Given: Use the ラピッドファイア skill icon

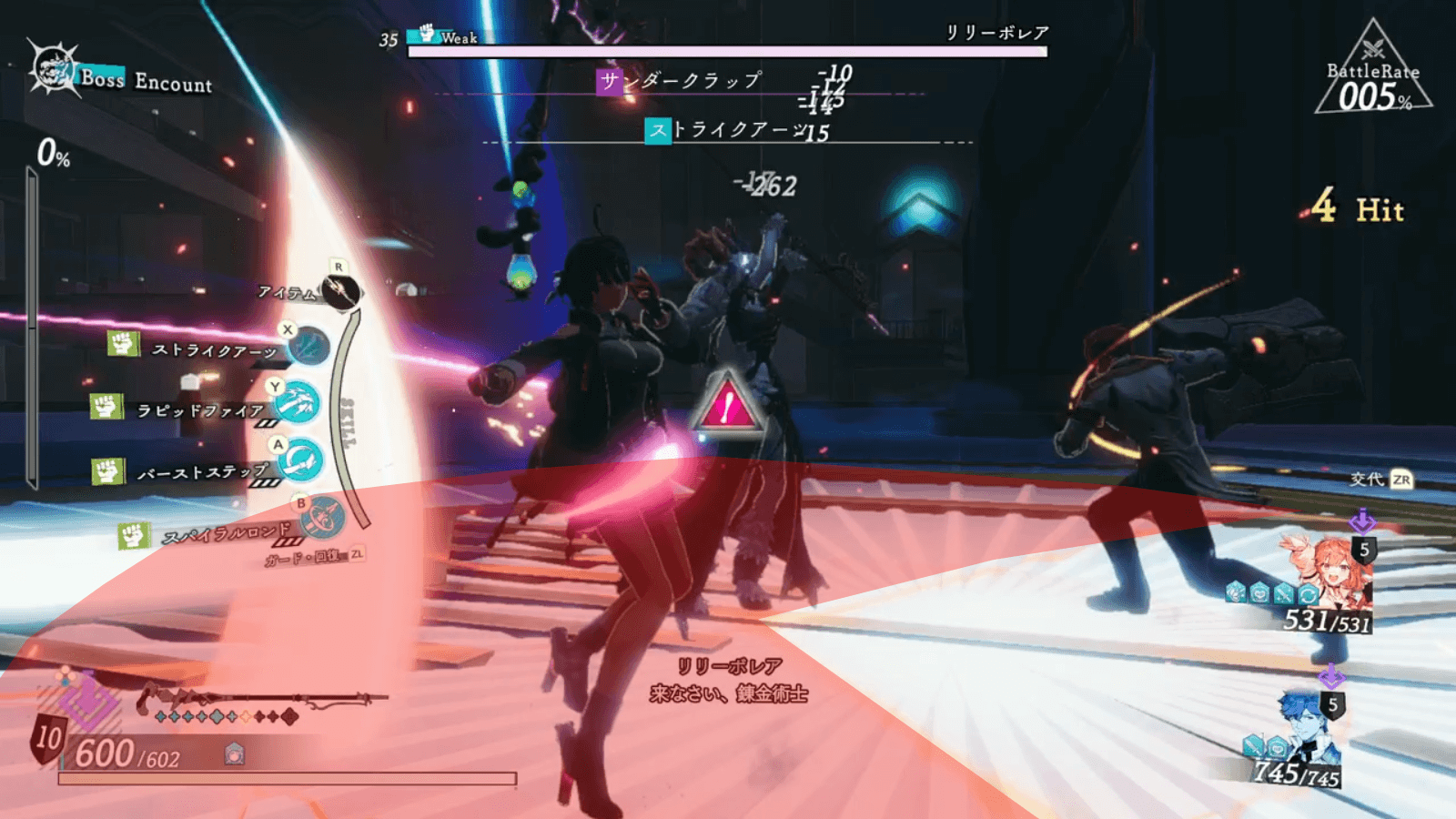Looking at the screenshot, I should (x=298, y=402).
